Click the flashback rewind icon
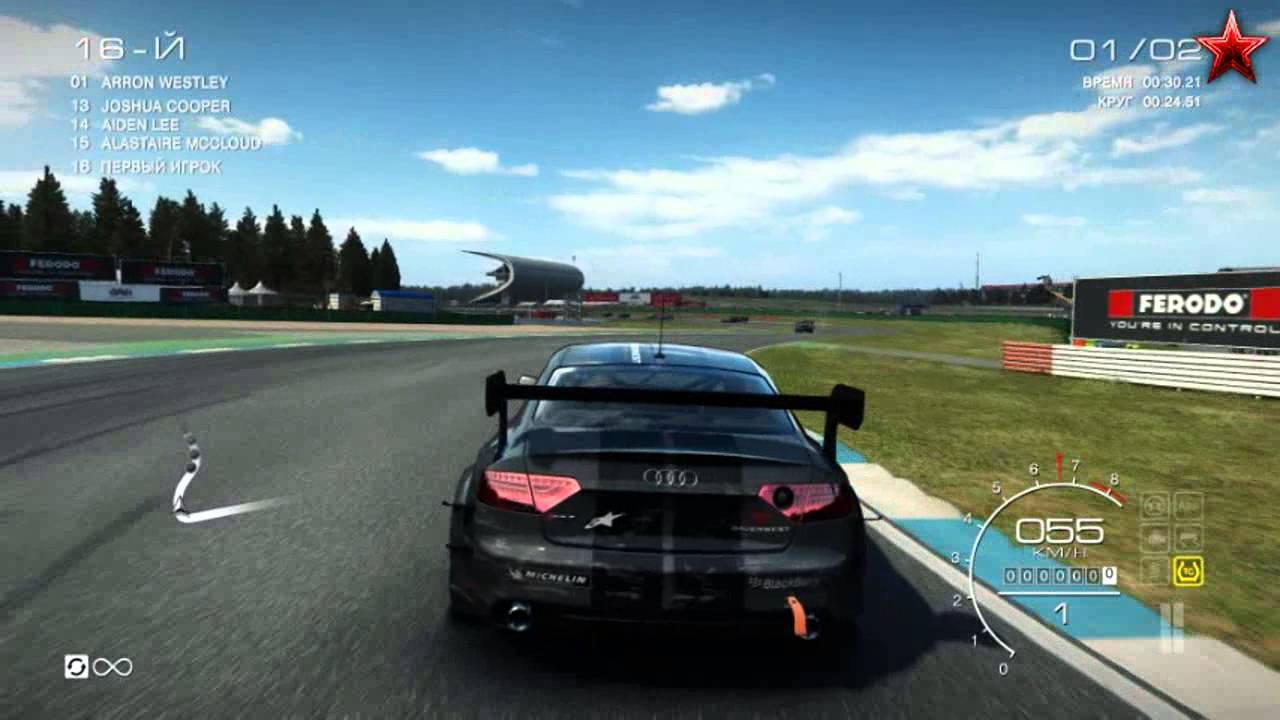The image size is (1280, 720). point(76,666)
